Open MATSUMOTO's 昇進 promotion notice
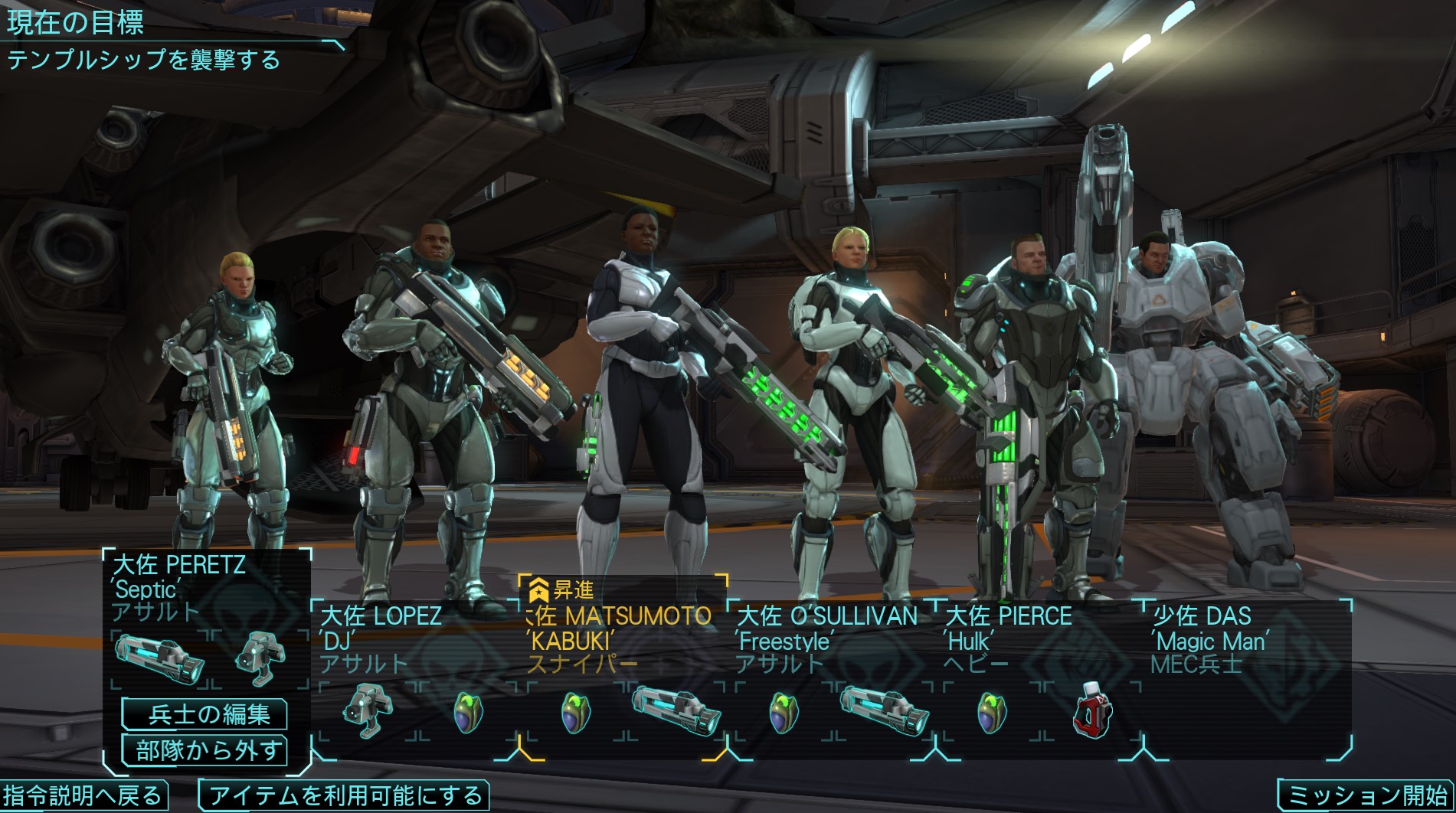This screenshot has height=813, width=1456. tap(563, 590)
